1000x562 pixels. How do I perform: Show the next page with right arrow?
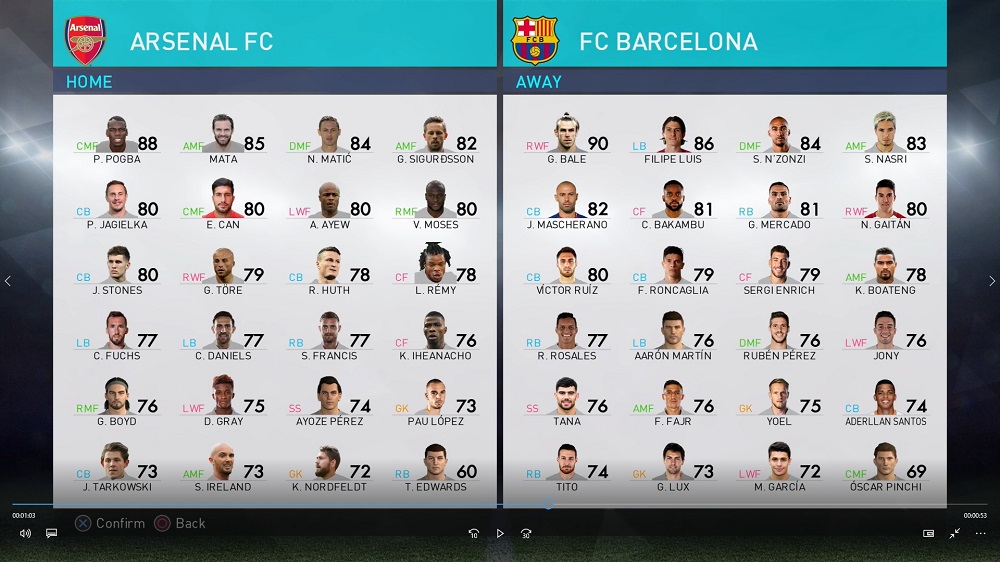tap(991, 281)
